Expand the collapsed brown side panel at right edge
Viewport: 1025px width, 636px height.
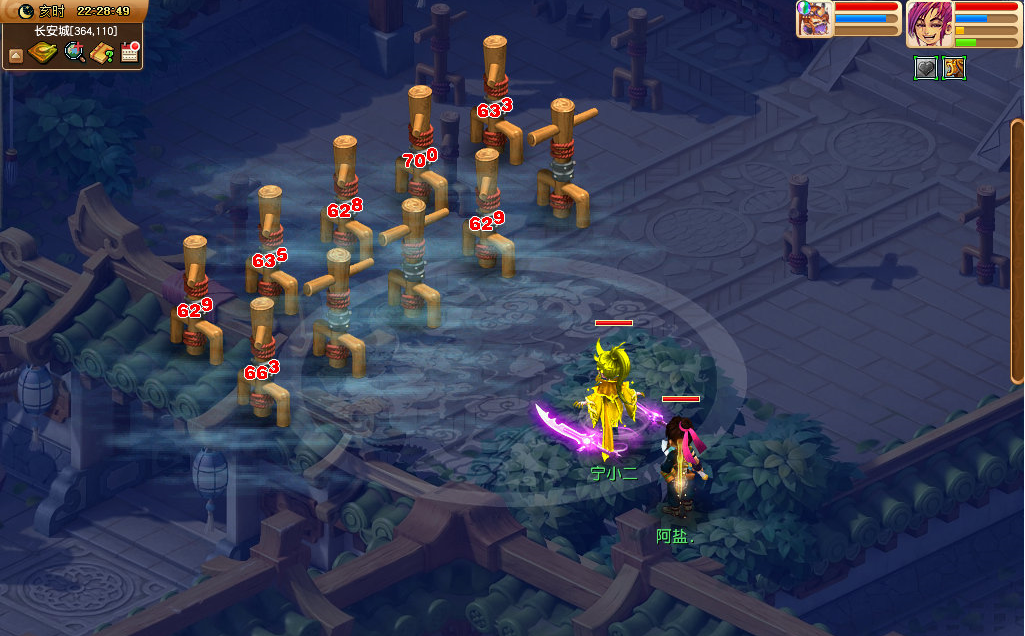1017,250
